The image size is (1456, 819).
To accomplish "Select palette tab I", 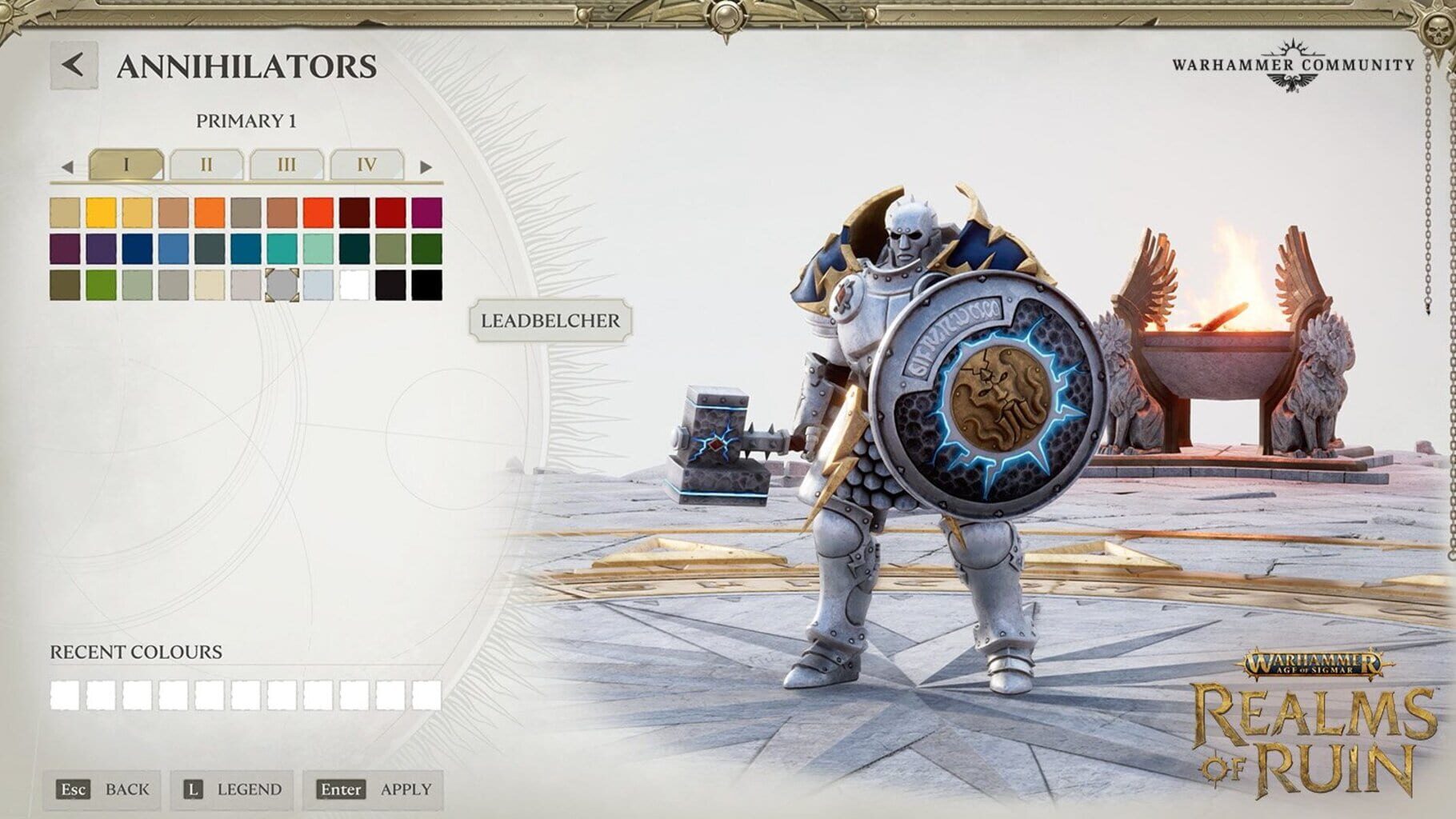I will [126, 165].
